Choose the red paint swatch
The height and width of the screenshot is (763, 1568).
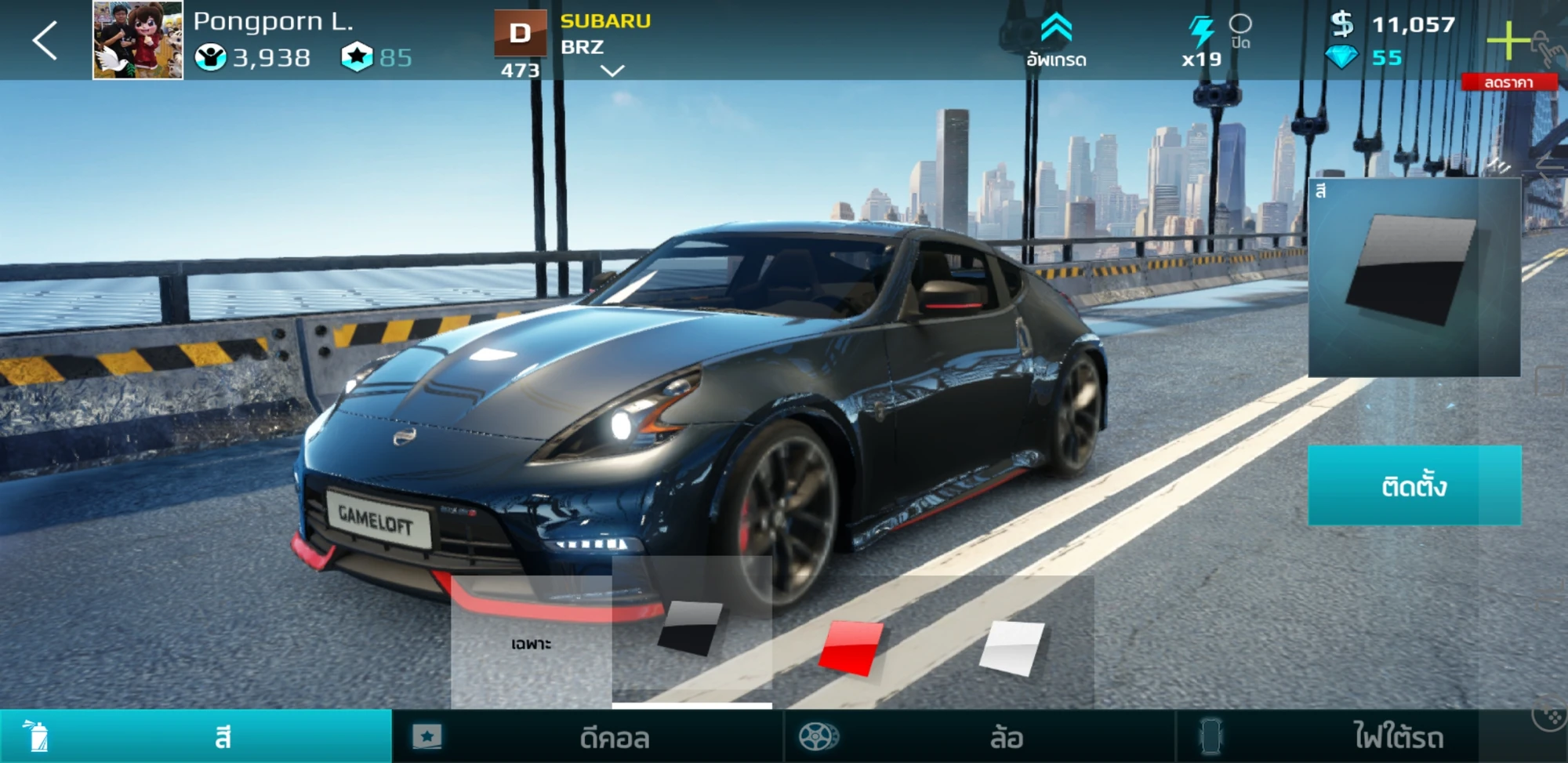point(851,648)
